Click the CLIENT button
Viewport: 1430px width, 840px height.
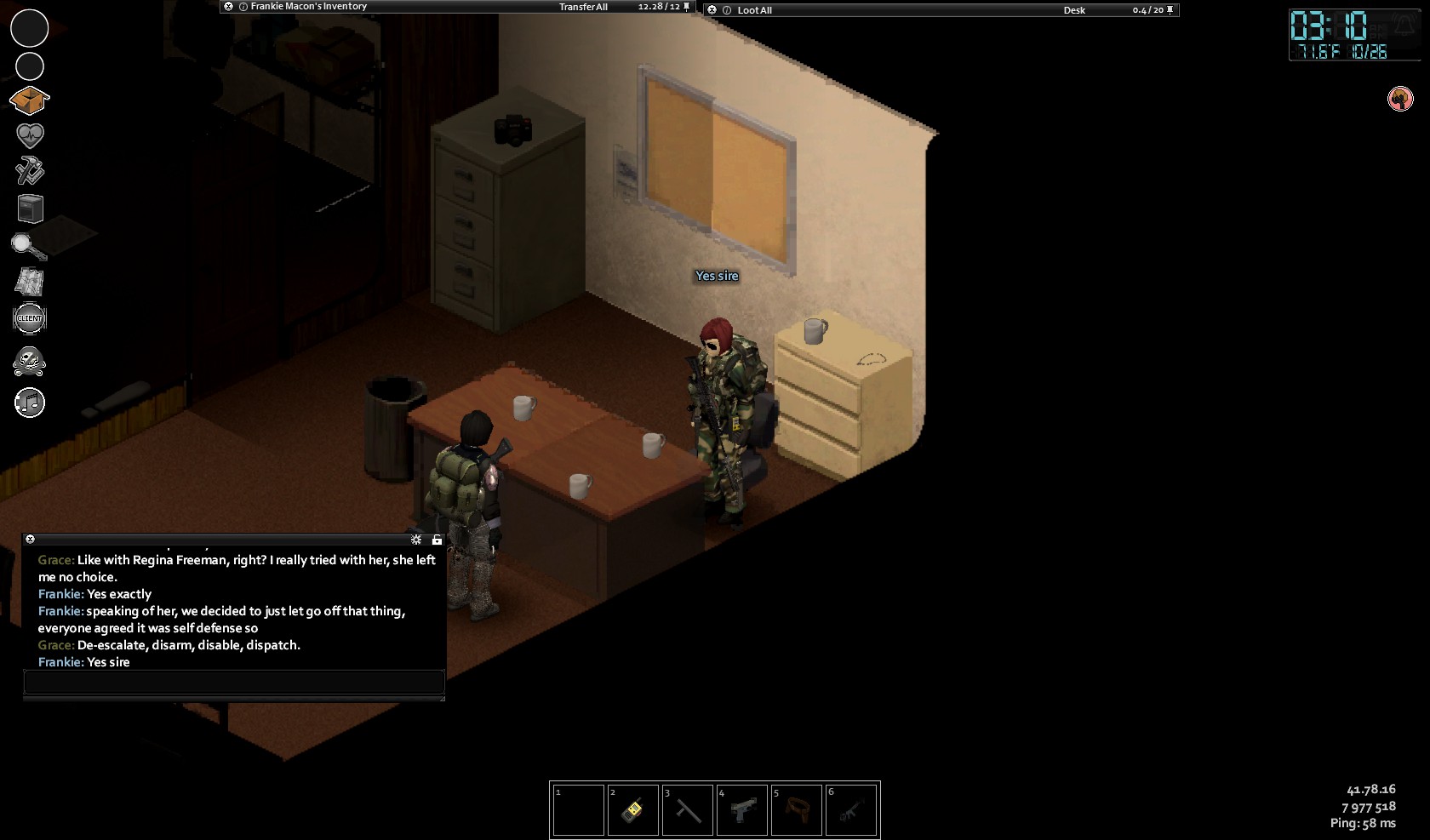pyautogui.click(x=30, y=318)
